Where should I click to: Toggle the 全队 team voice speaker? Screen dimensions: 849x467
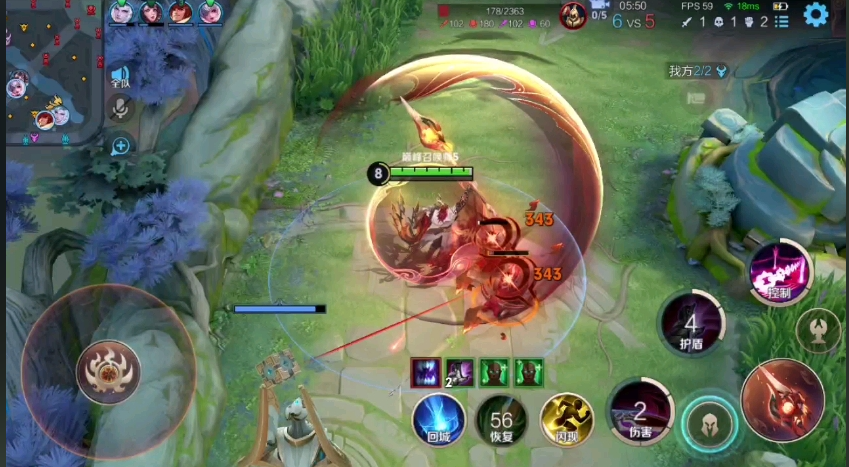pos(120,76)
